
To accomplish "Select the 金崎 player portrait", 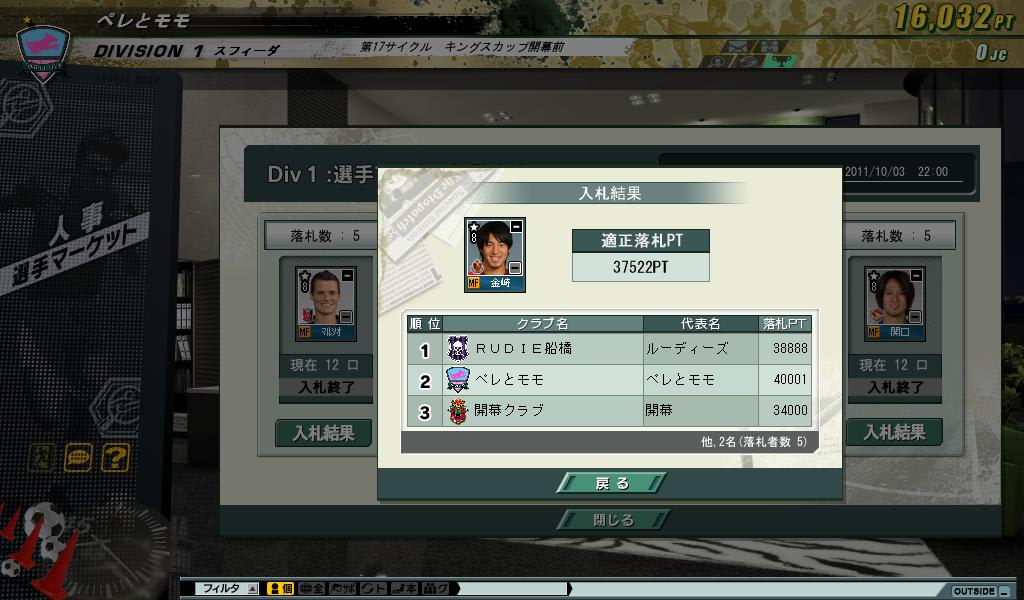I will pos(494,255).
